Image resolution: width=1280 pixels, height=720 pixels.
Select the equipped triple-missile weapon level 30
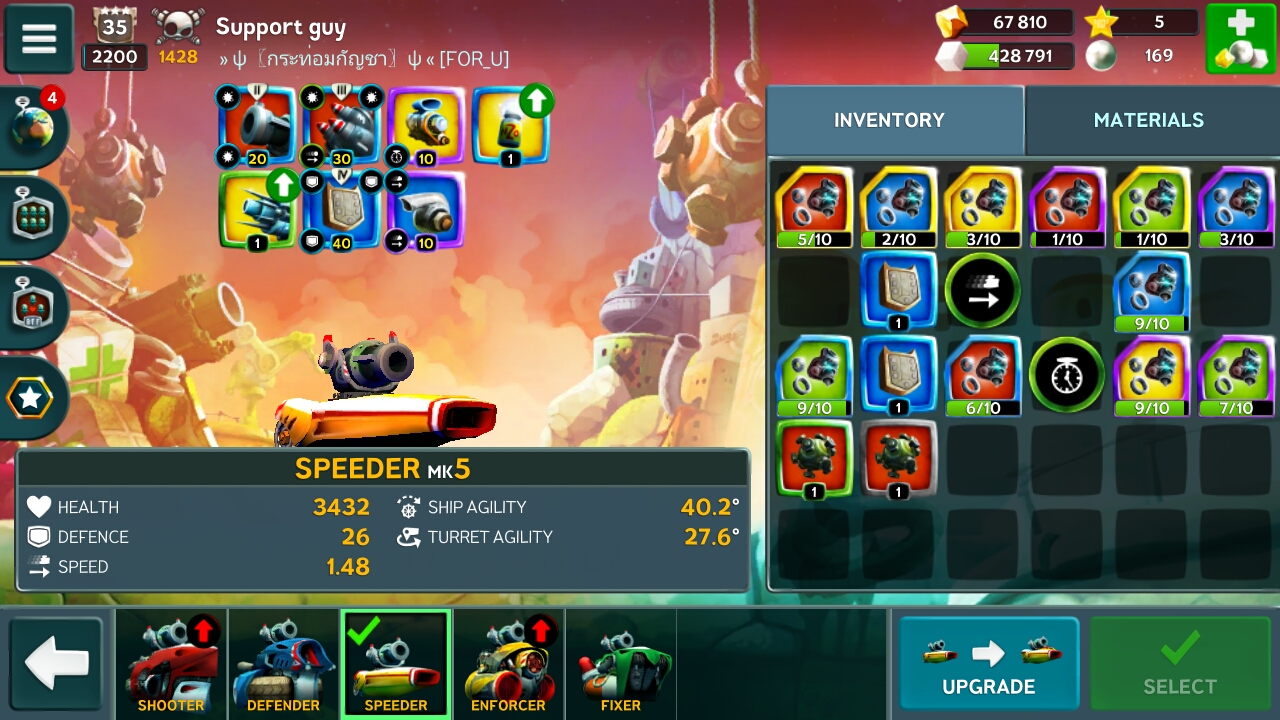[342, 124]
